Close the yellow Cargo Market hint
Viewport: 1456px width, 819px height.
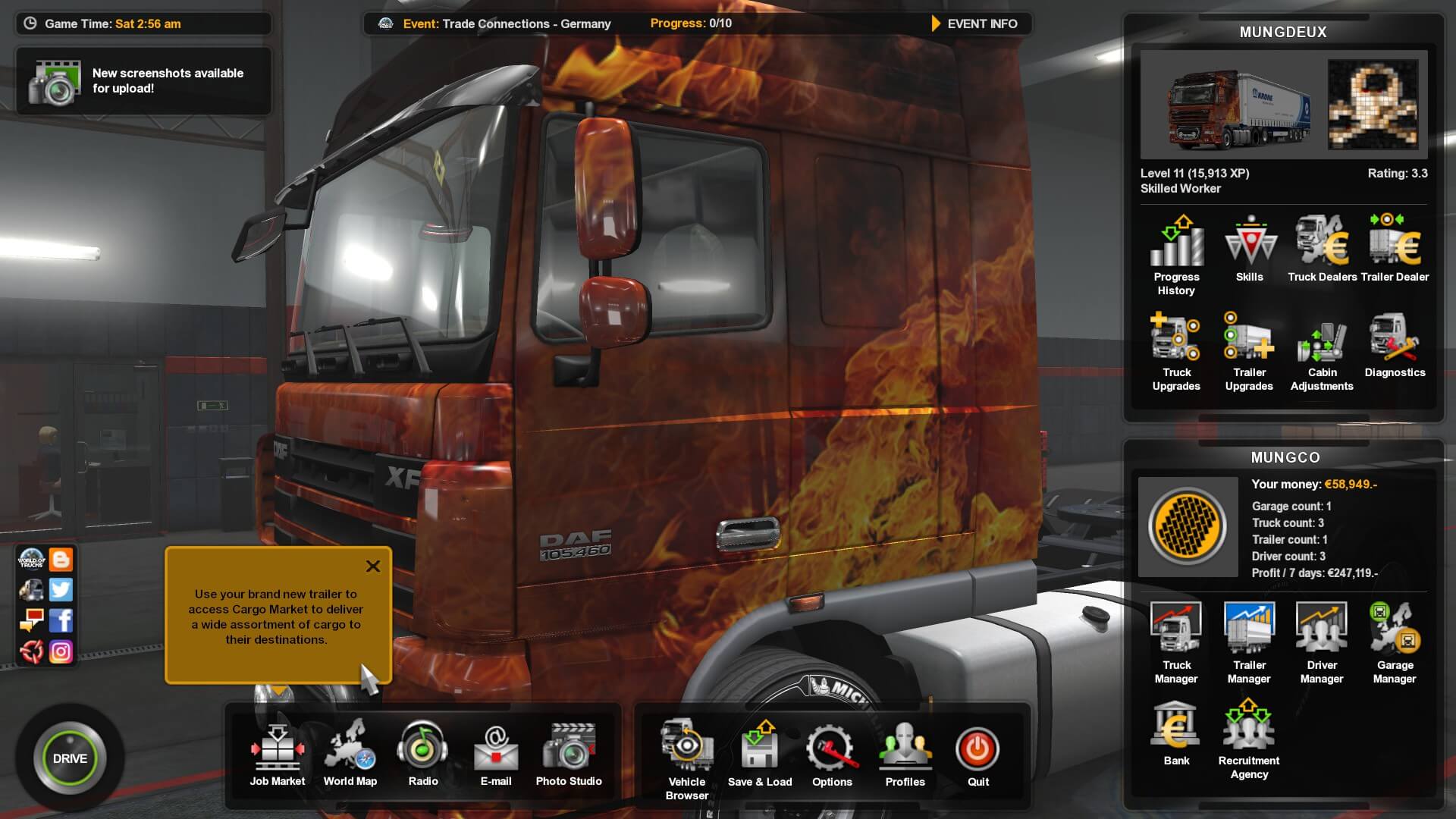coord(373,566)
